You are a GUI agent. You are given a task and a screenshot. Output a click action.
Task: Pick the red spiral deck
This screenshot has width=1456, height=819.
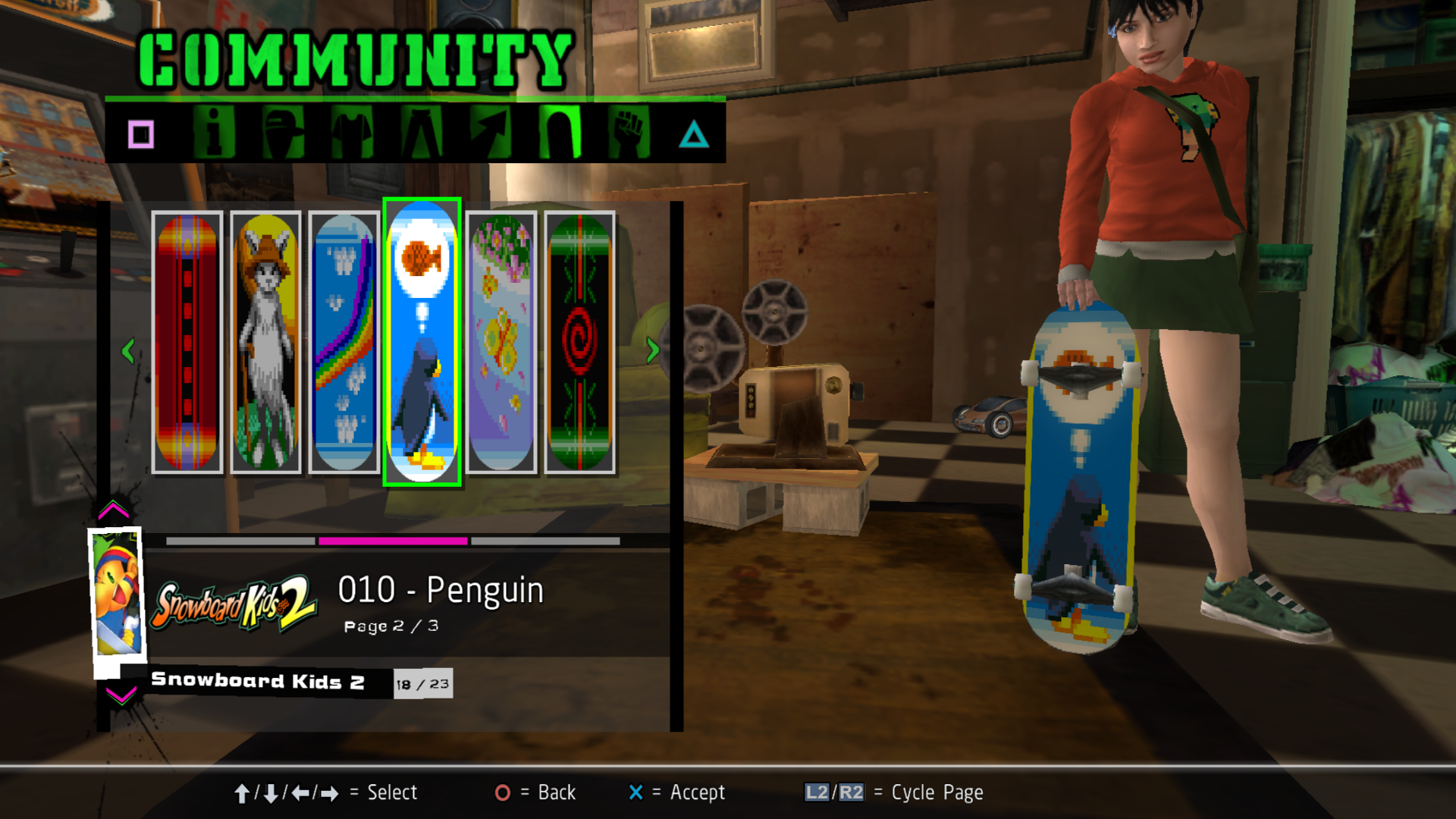pos(579,343)
